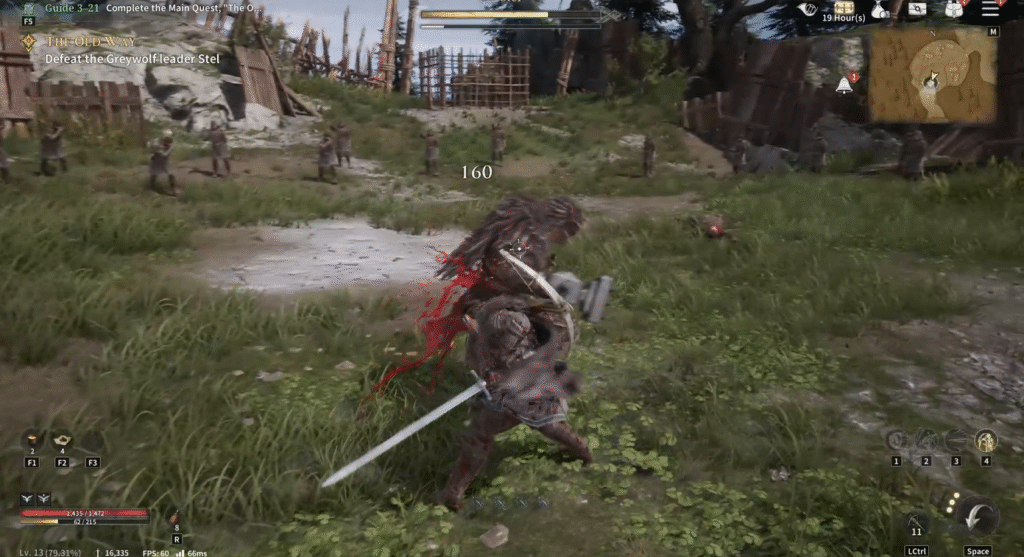The image size is (1024, 557).
Task: Trigger the dodge roll arrow ability
Action: [x=977, y=518]
